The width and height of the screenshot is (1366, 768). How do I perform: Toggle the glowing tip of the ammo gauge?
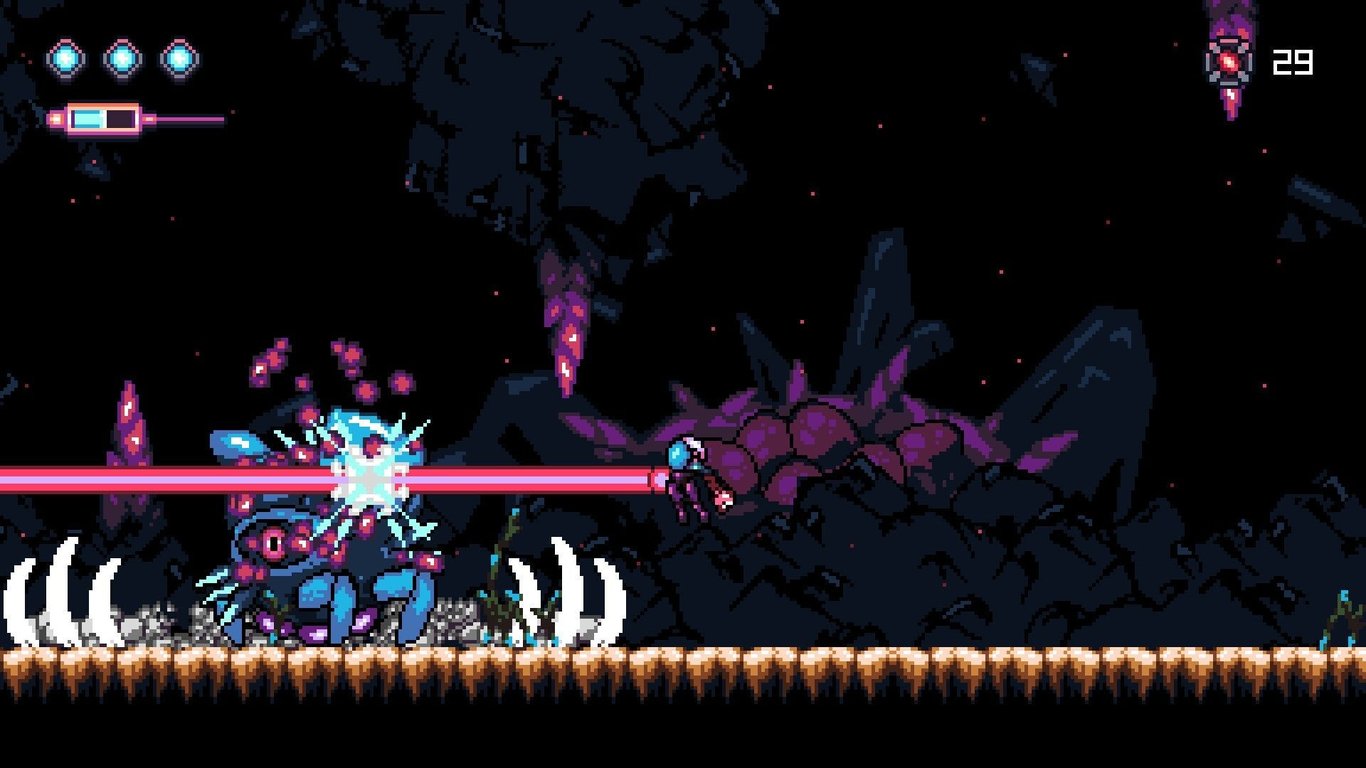coord(56,118)
